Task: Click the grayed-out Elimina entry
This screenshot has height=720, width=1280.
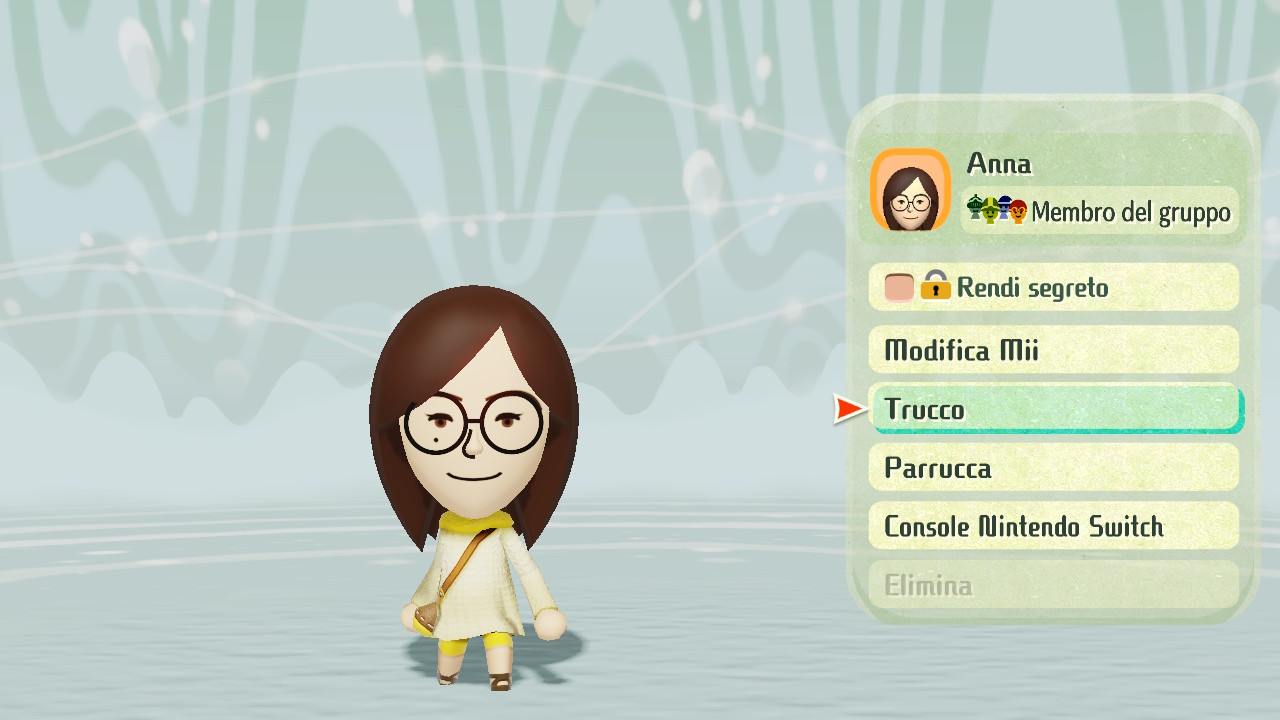Action: (1054, 586)
